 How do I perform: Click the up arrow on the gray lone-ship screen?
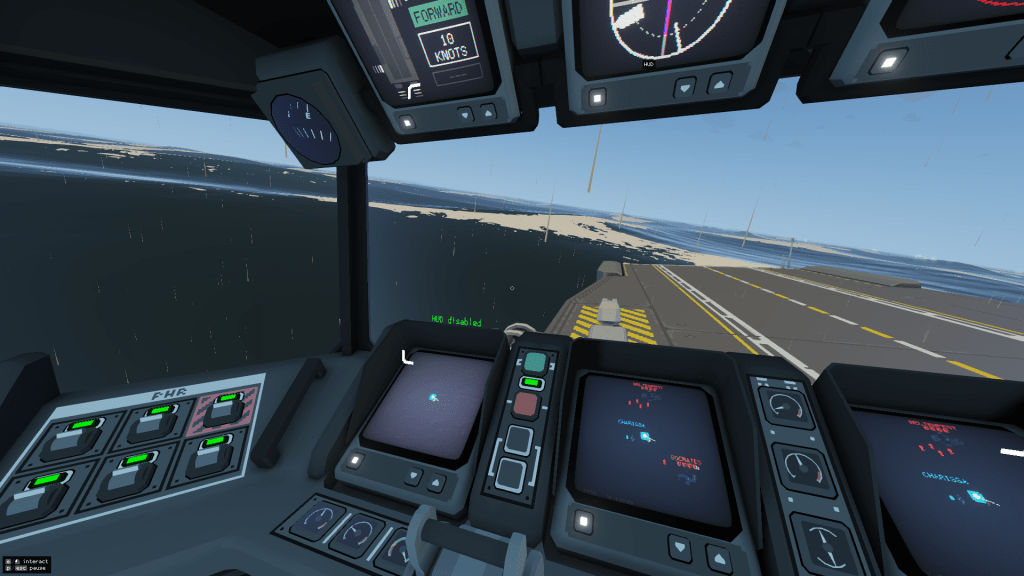tap(436, 483)
